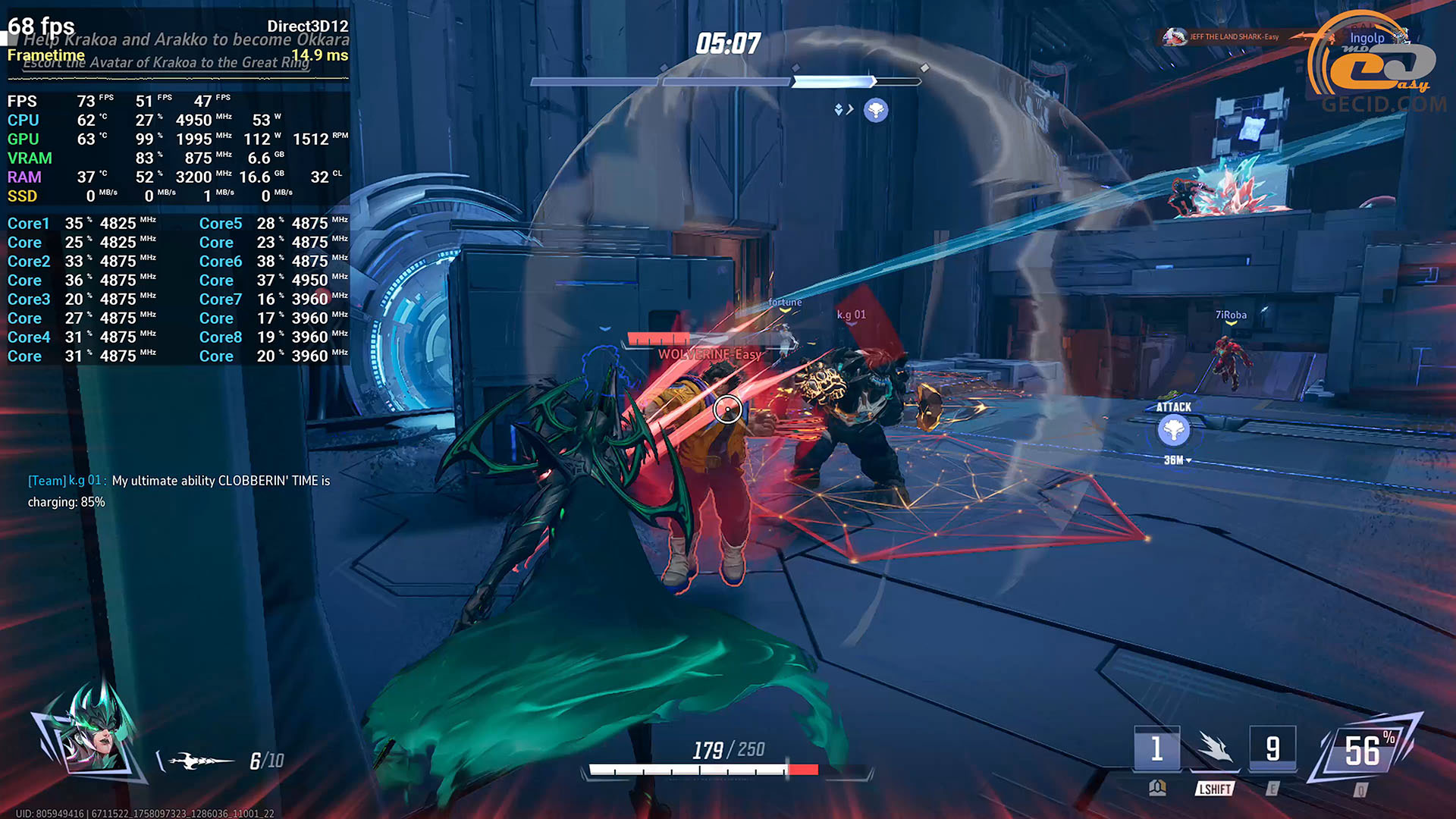Select the thrown blade weapon icon
Image resolution: width=1456 pixels, height=819 pixels.
click(199, 760)
